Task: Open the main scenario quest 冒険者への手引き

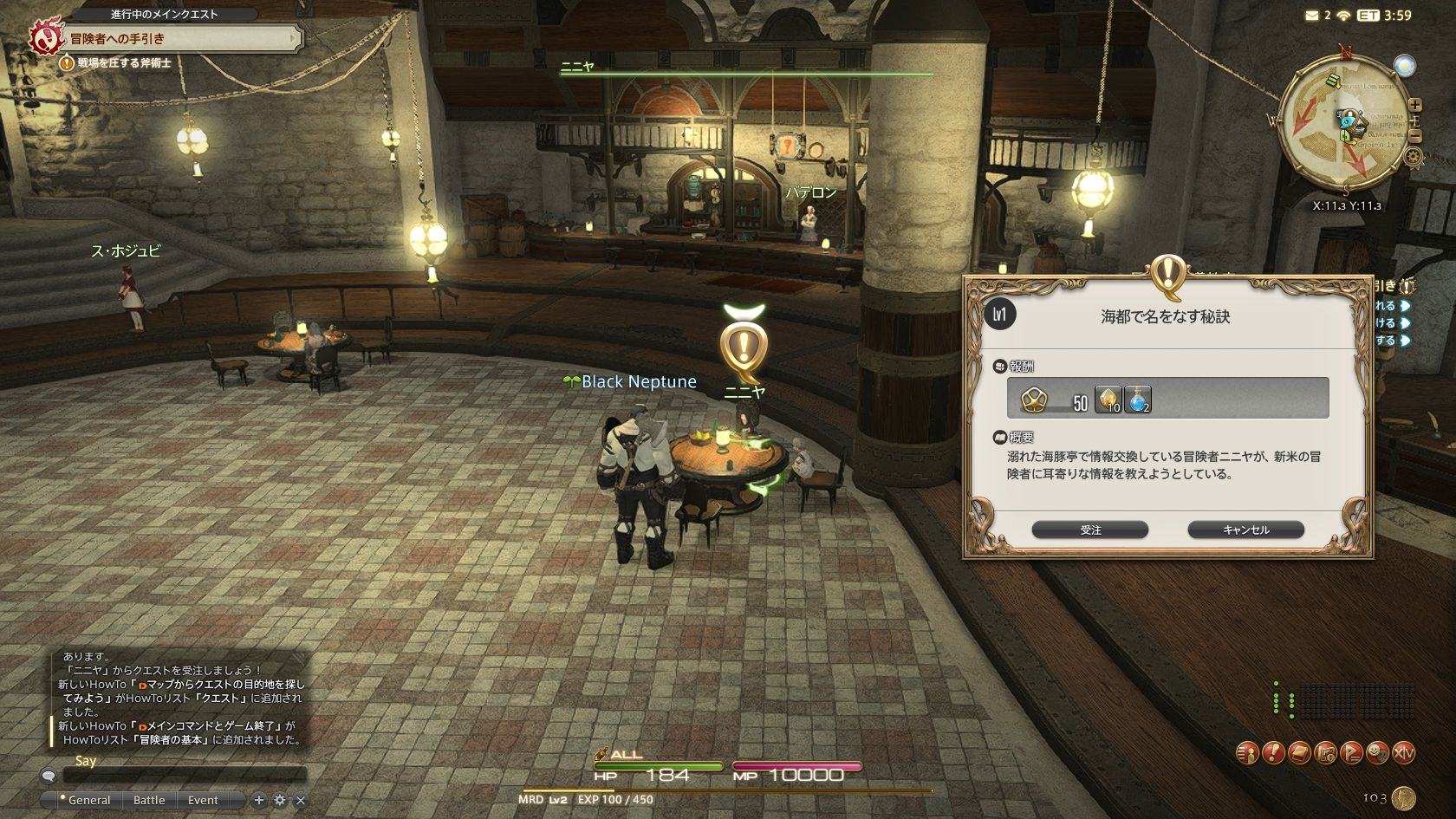Action: (165, 39)
